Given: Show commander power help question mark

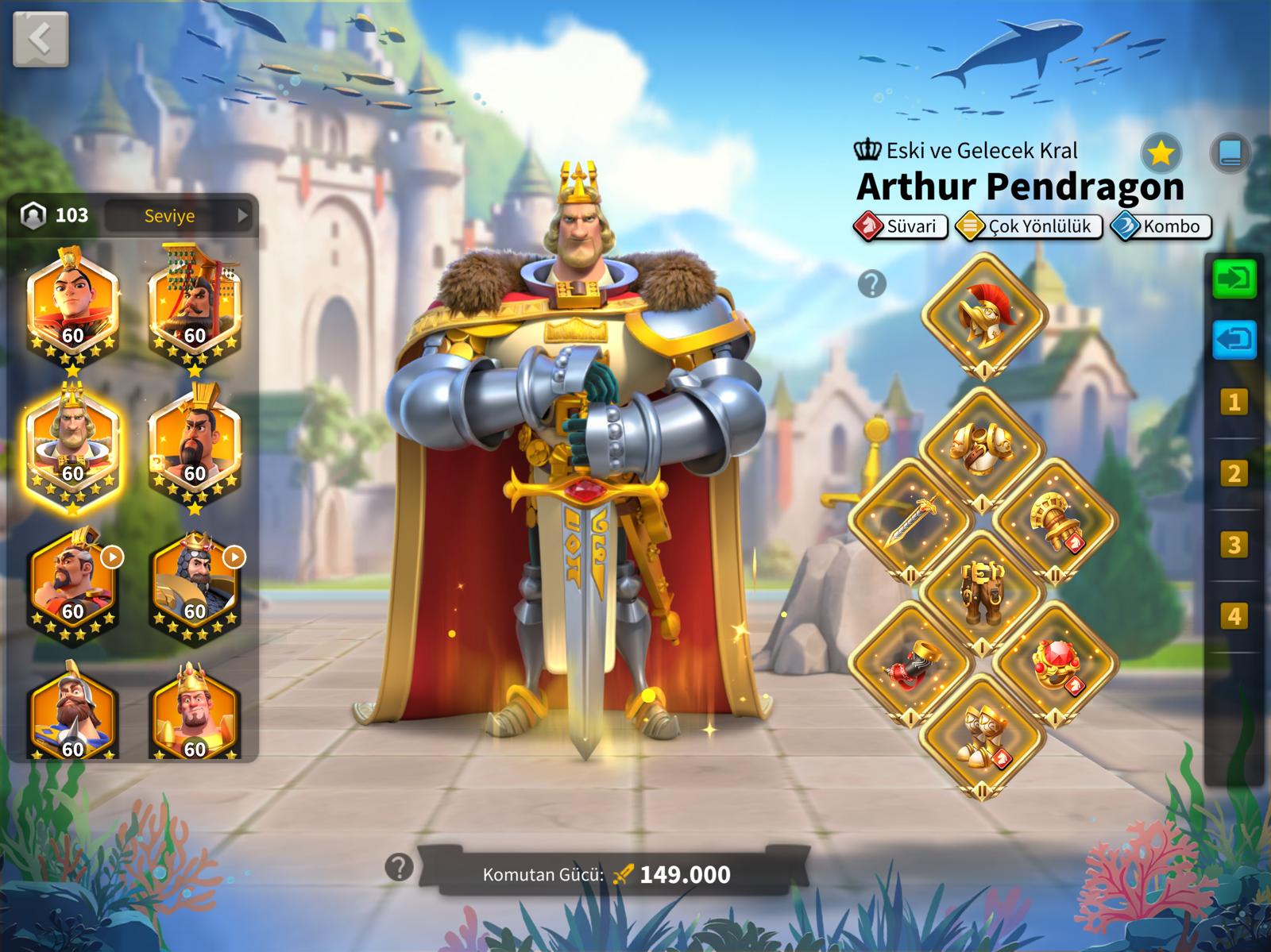Looking at the screenshot, I should (x=399, y=867).
